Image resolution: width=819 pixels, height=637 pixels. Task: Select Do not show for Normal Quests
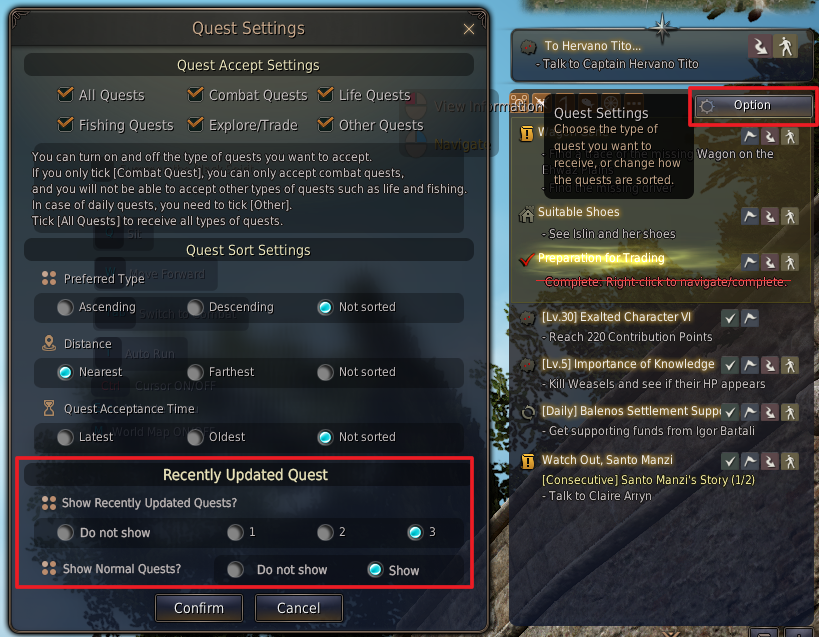coord(236,570)
